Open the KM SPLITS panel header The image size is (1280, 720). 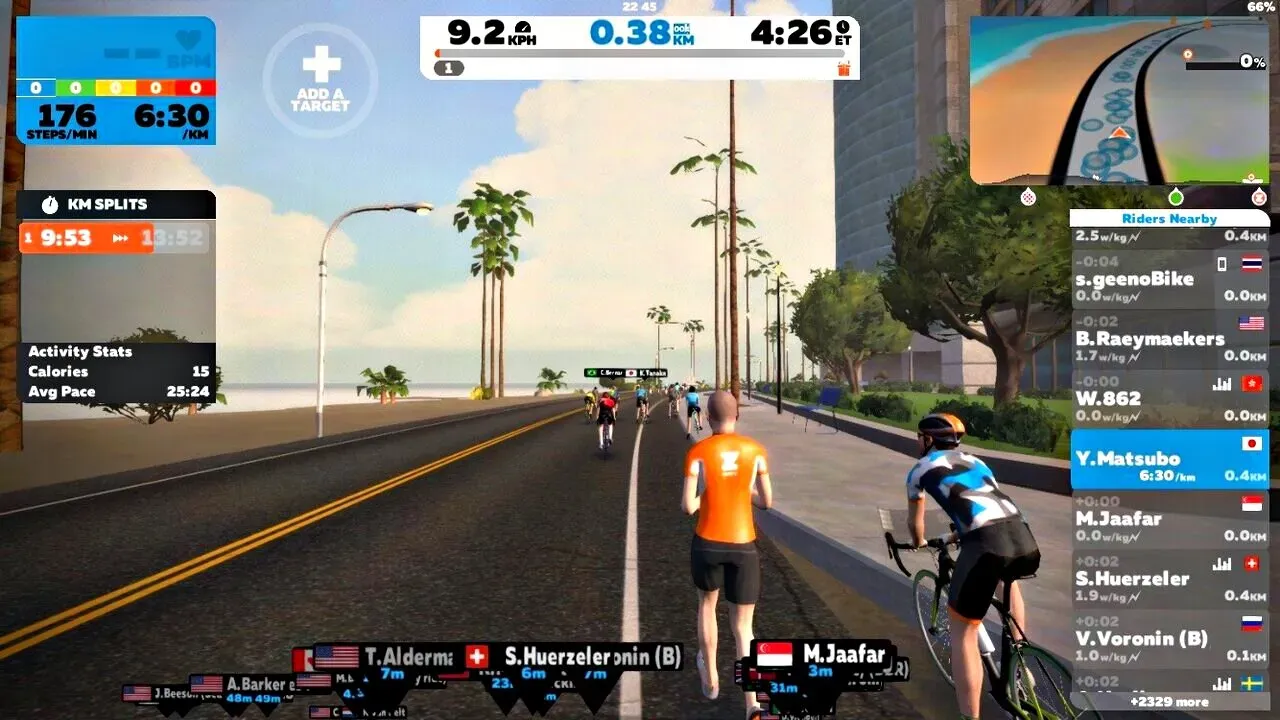(x=105, y=204)
